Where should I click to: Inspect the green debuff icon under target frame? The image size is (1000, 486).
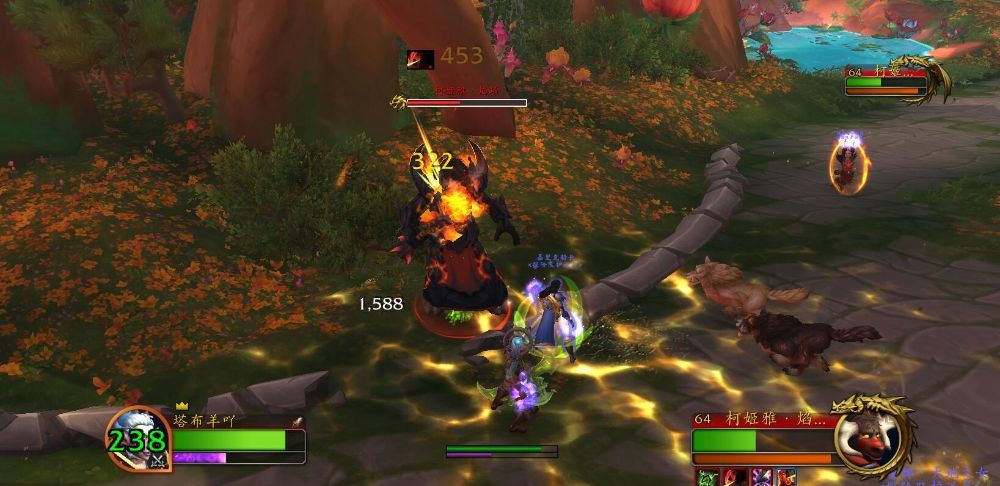click(x=706, y=478)
